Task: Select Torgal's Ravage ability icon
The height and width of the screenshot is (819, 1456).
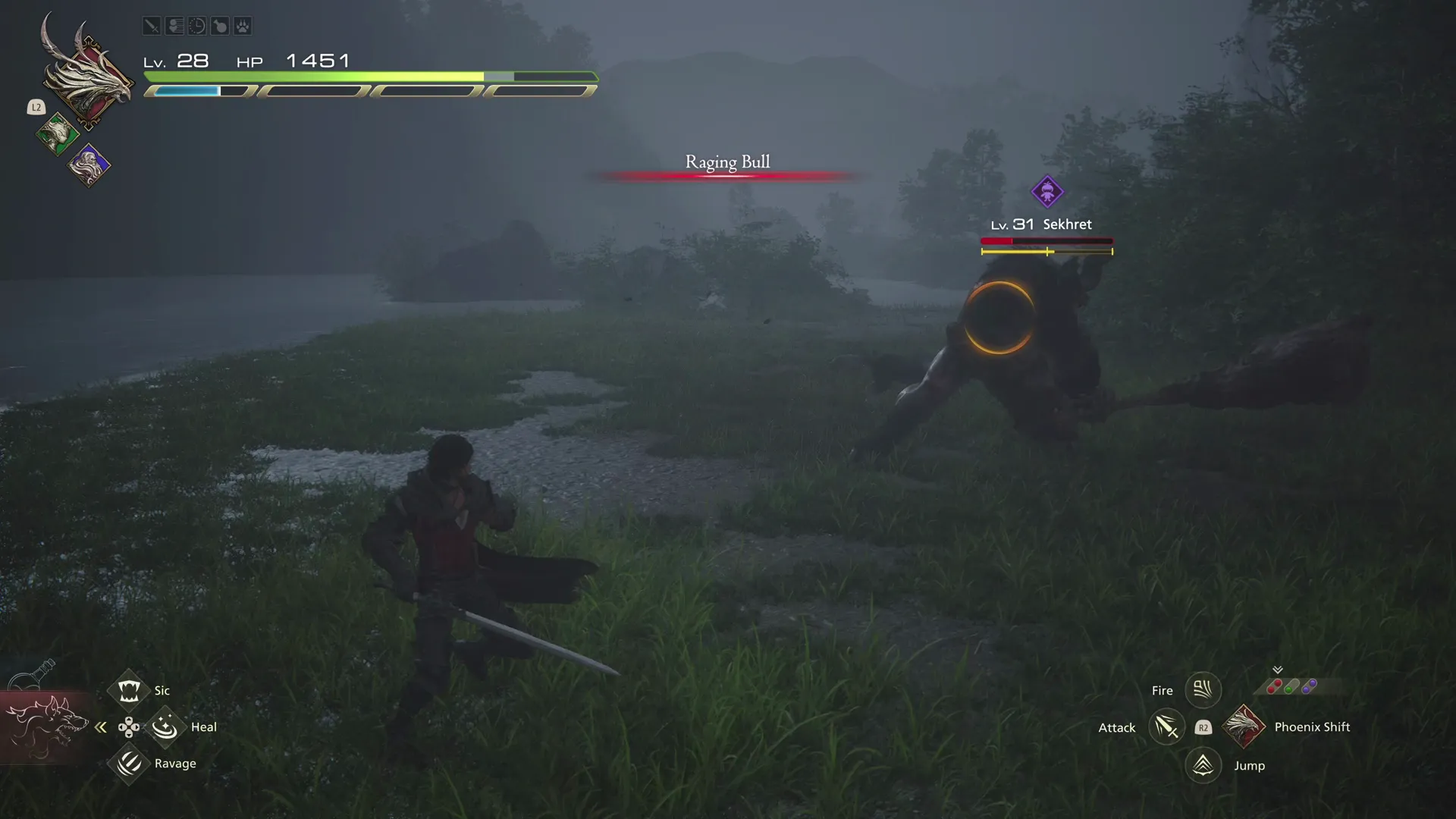Action: pyautogui.click(x=128, y=764)
